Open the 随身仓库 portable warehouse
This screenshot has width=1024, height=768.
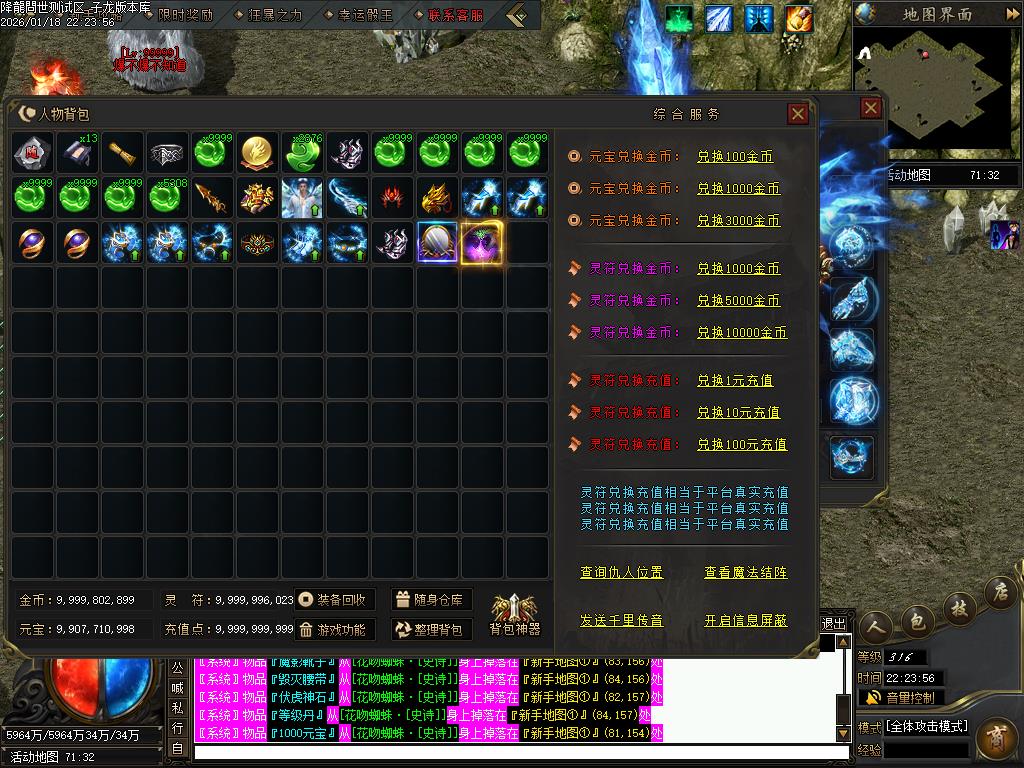pos(432,600)
